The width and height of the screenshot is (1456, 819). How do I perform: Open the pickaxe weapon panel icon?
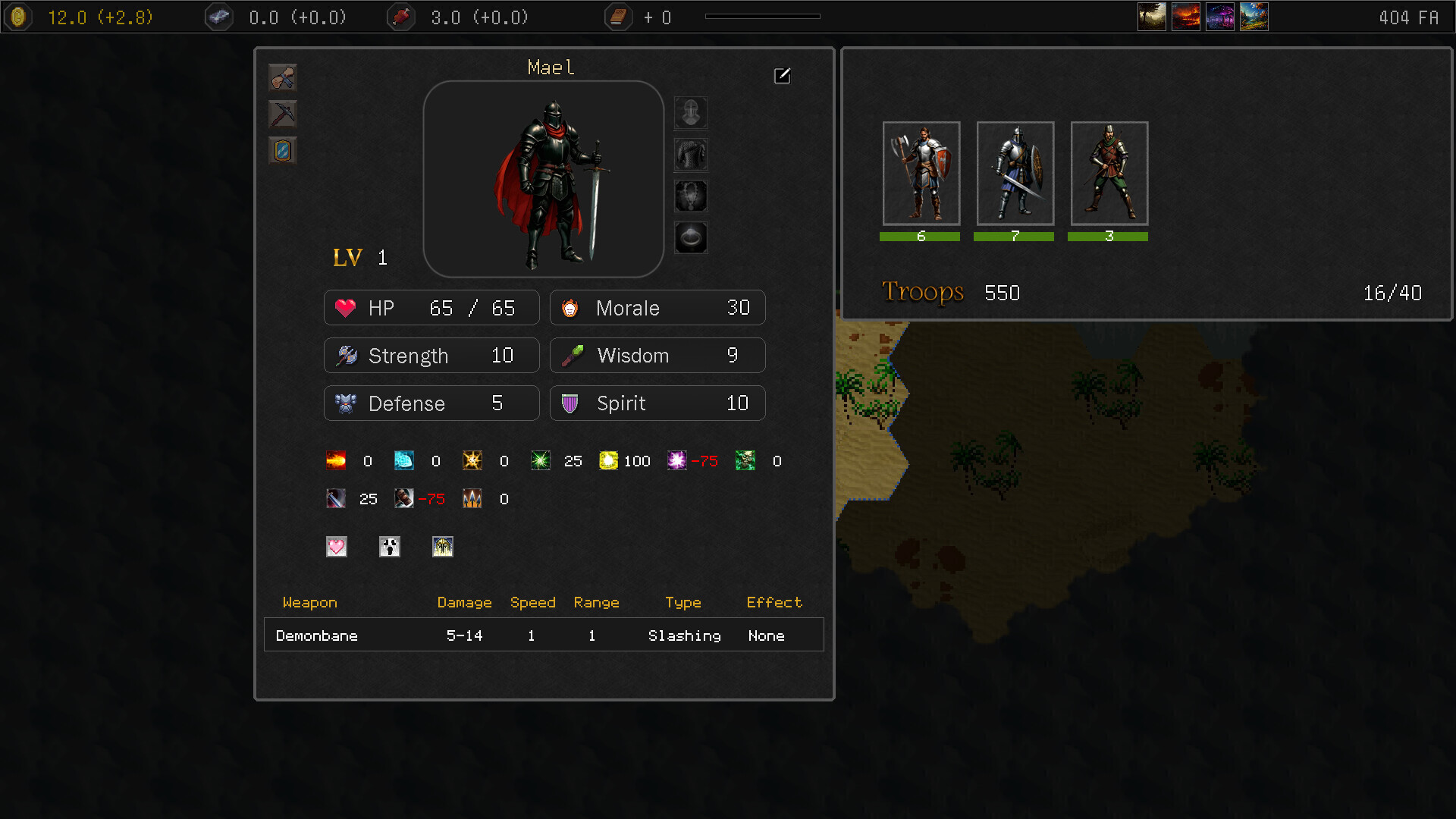[x=283, y=115]
